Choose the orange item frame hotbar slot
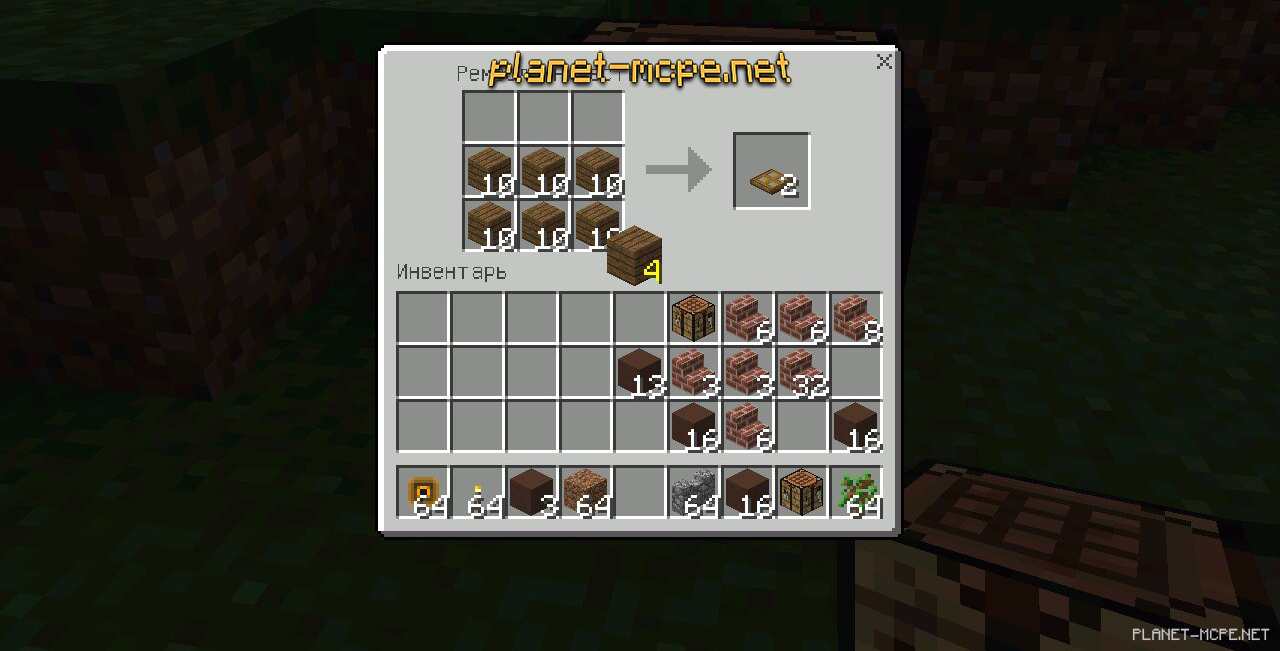 423,492
